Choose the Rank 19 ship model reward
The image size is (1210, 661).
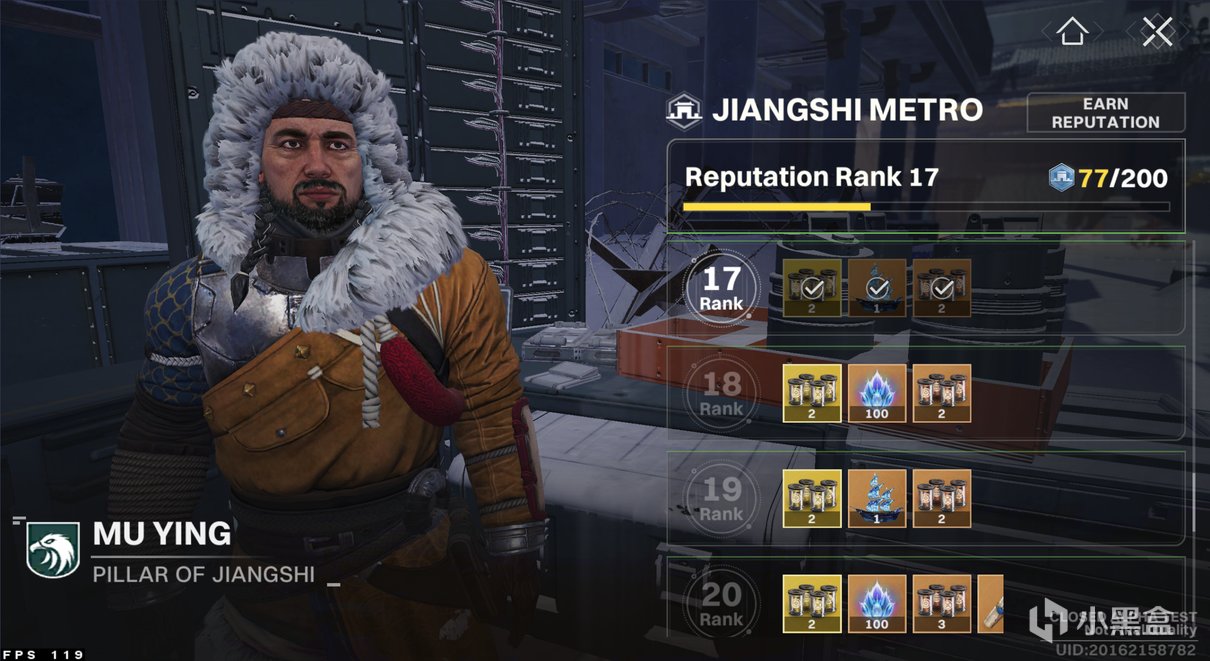(x=877, y=498)
